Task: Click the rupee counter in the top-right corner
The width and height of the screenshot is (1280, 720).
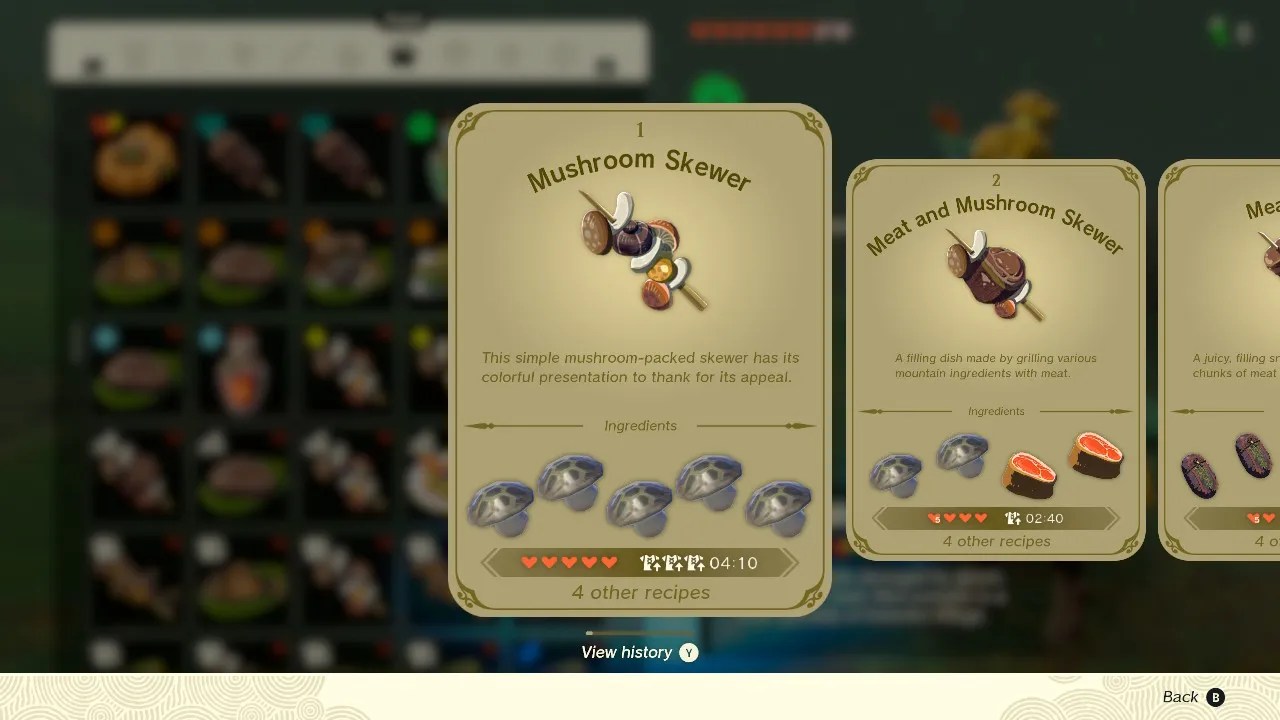Action: [1230, 31]
